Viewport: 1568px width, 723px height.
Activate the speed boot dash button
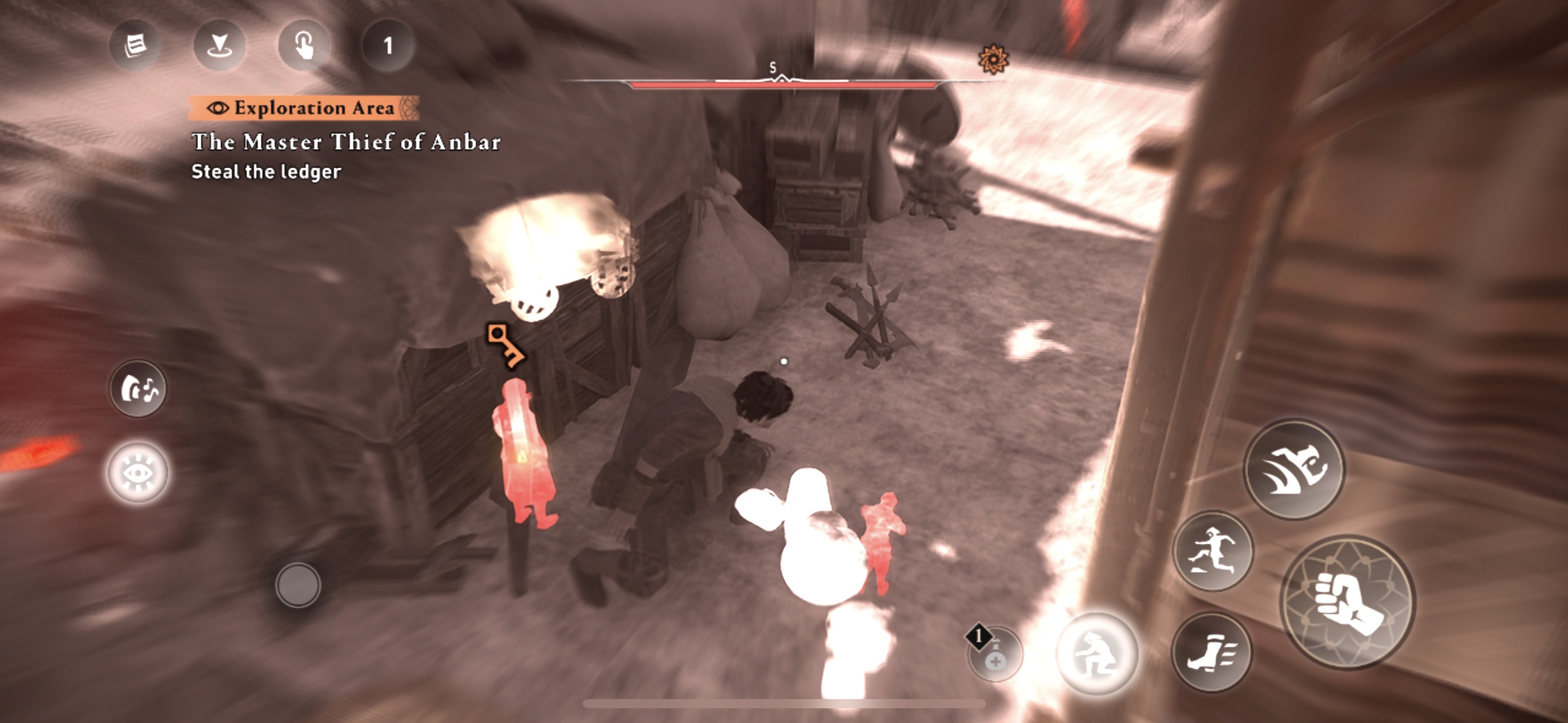1211,652
